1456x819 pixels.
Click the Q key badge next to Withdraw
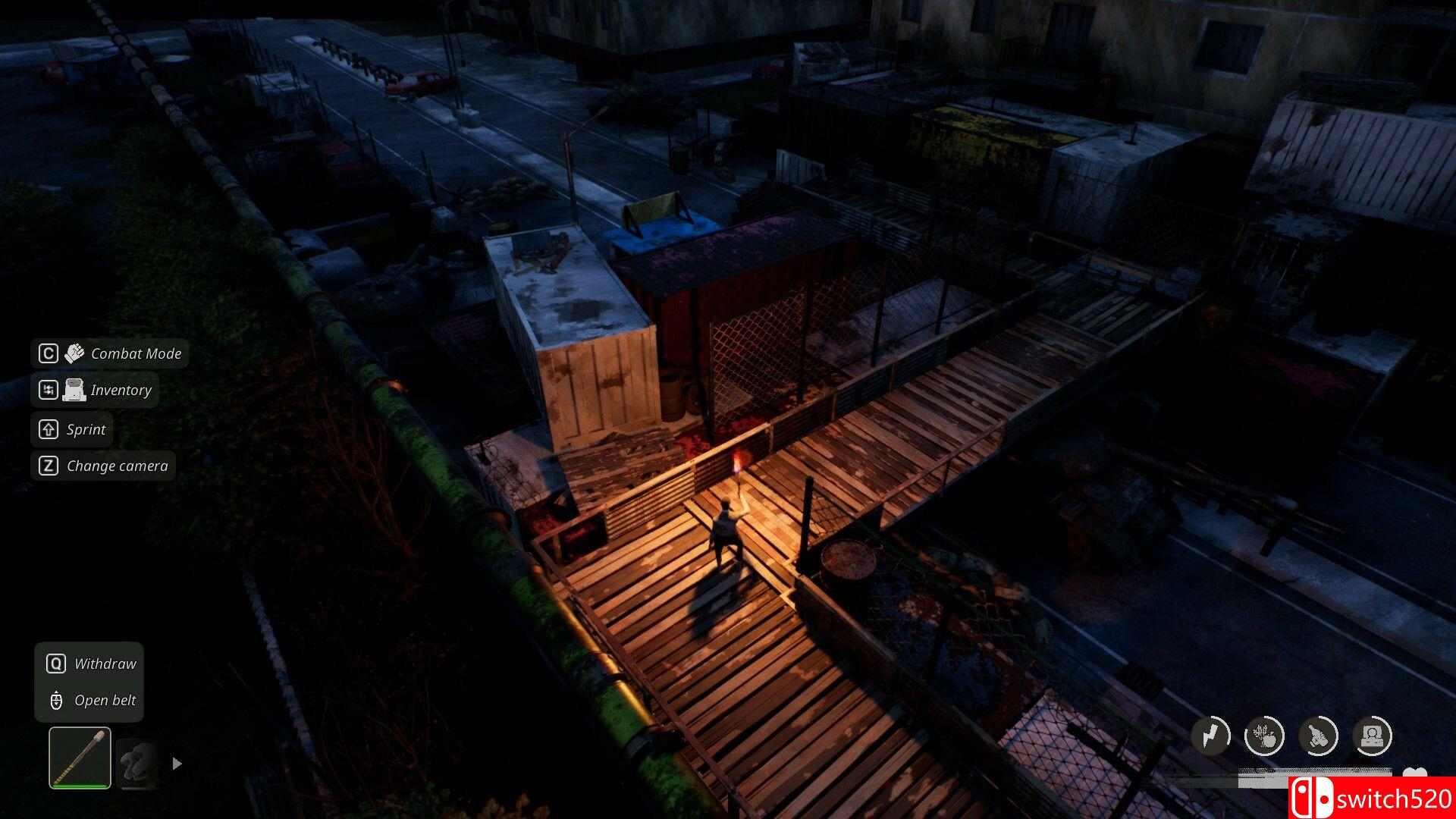click(x=56, y=663)
